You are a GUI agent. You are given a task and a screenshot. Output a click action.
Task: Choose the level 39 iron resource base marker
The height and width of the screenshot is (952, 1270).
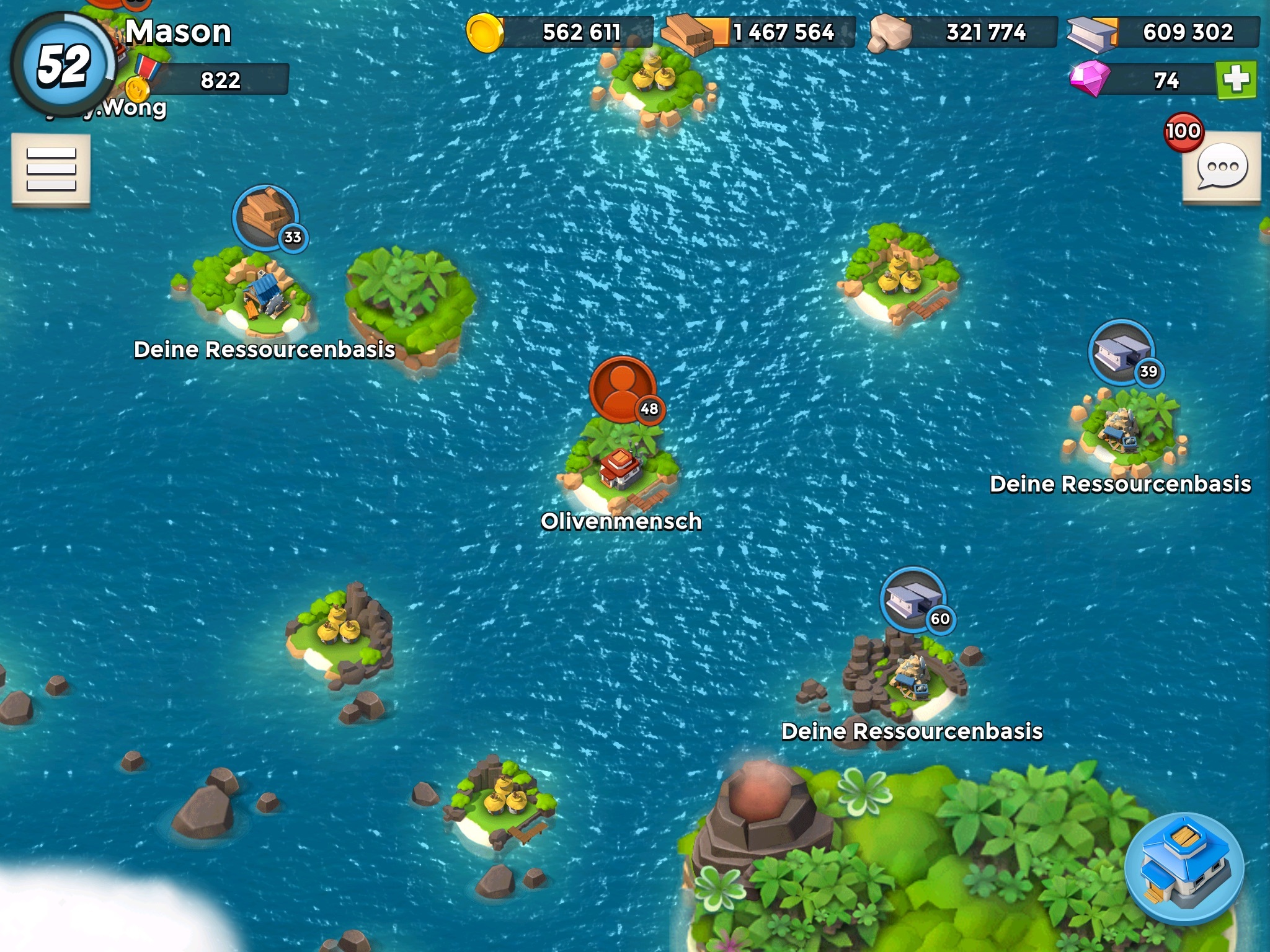click(1122, 353)
